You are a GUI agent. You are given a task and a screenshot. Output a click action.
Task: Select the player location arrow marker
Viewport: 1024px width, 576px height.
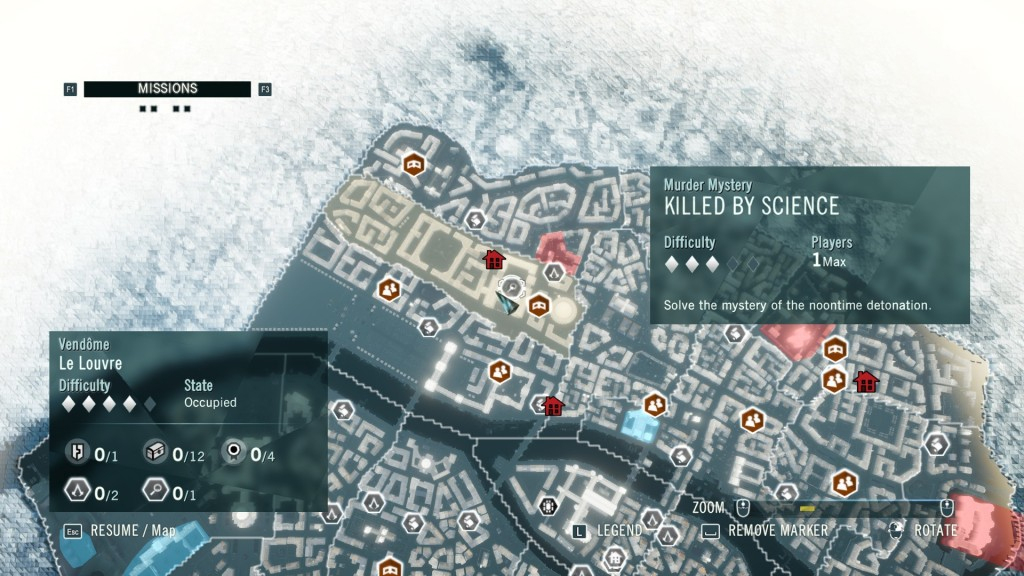[x=507, y=303]
